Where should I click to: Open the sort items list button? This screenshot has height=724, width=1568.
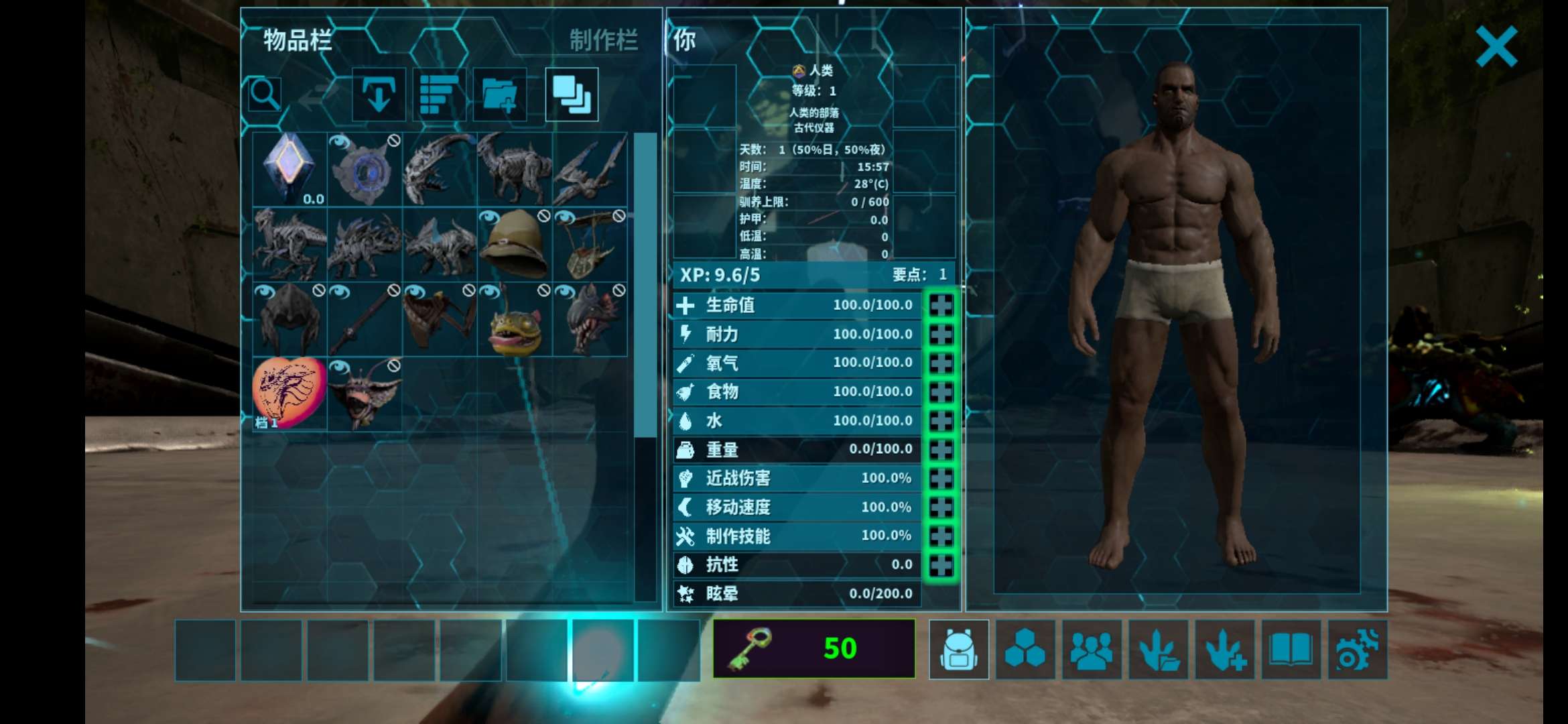point(439,95)
